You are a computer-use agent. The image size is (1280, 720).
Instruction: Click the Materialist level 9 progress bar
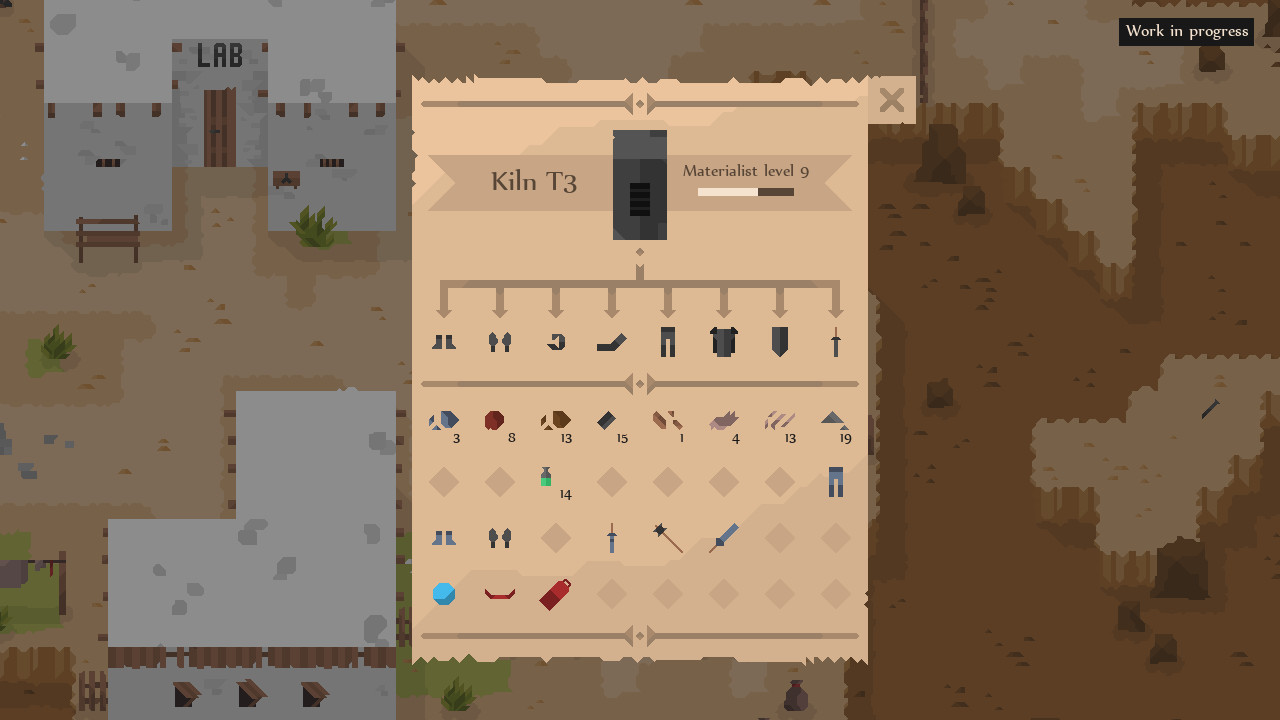(x=745, y=191)
